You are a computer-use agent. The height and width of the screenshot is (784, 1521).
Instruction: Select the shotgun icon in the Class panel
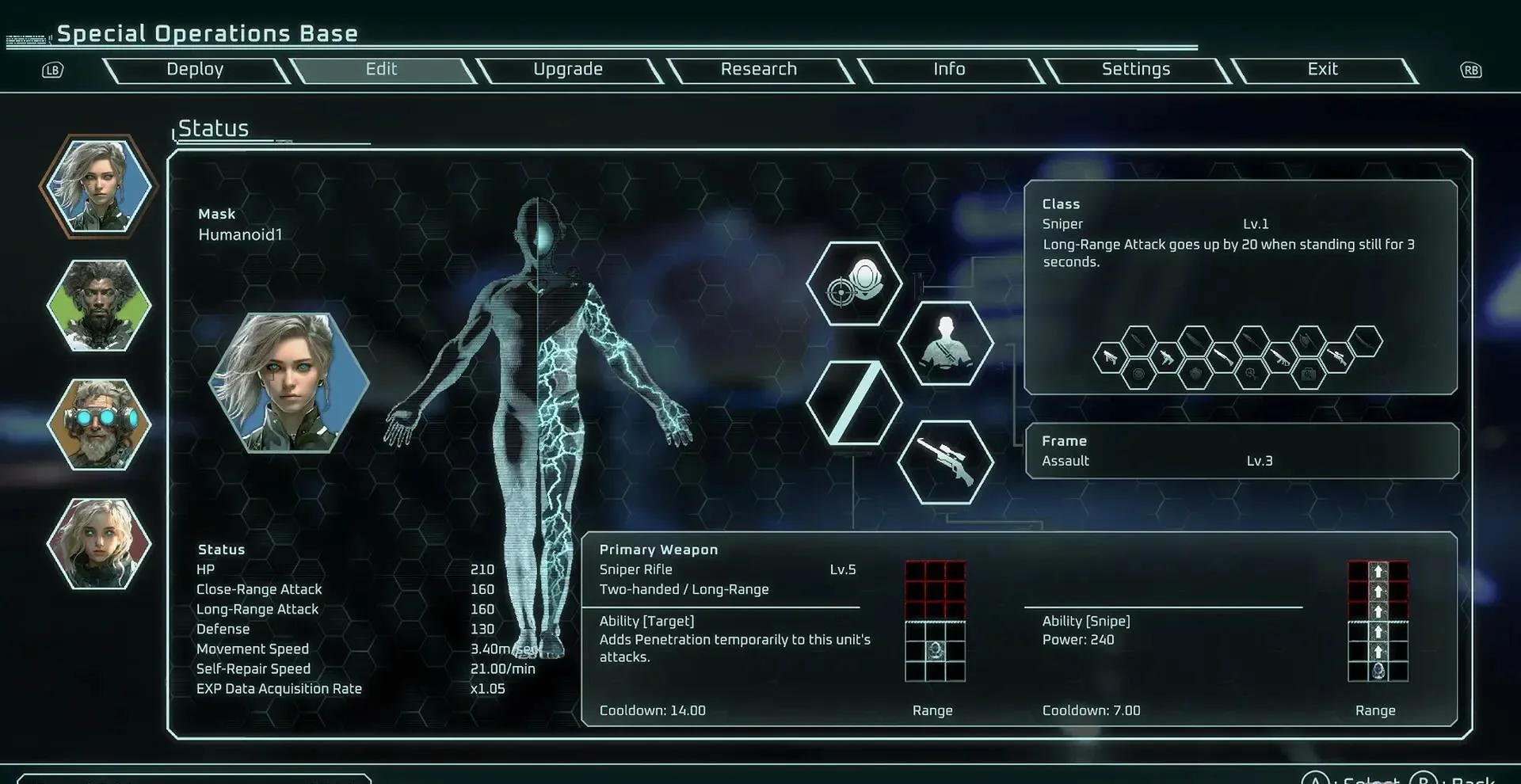click(x=1224, y=357)
